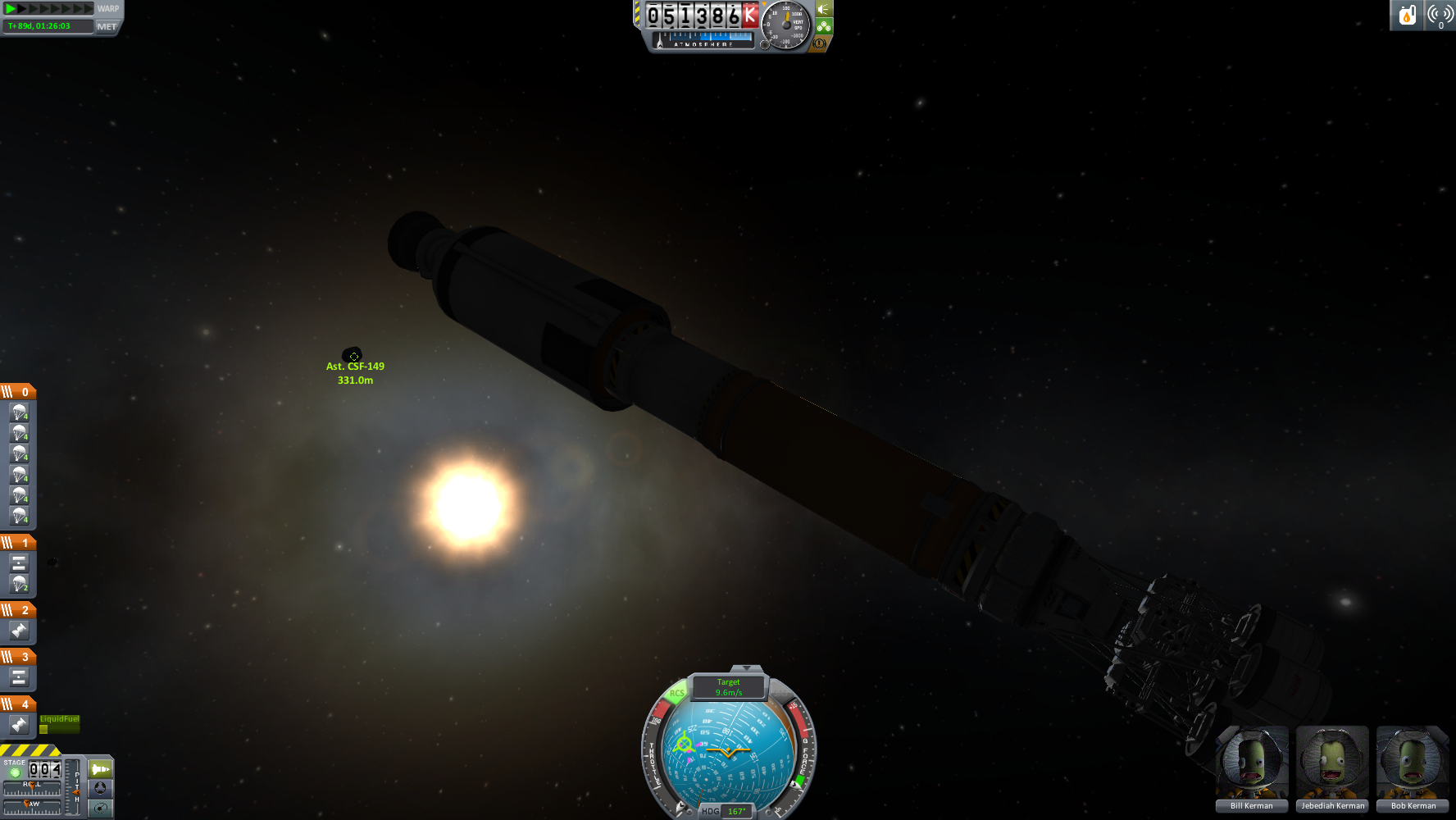Select the stage 0 header tab

(18, 392)
